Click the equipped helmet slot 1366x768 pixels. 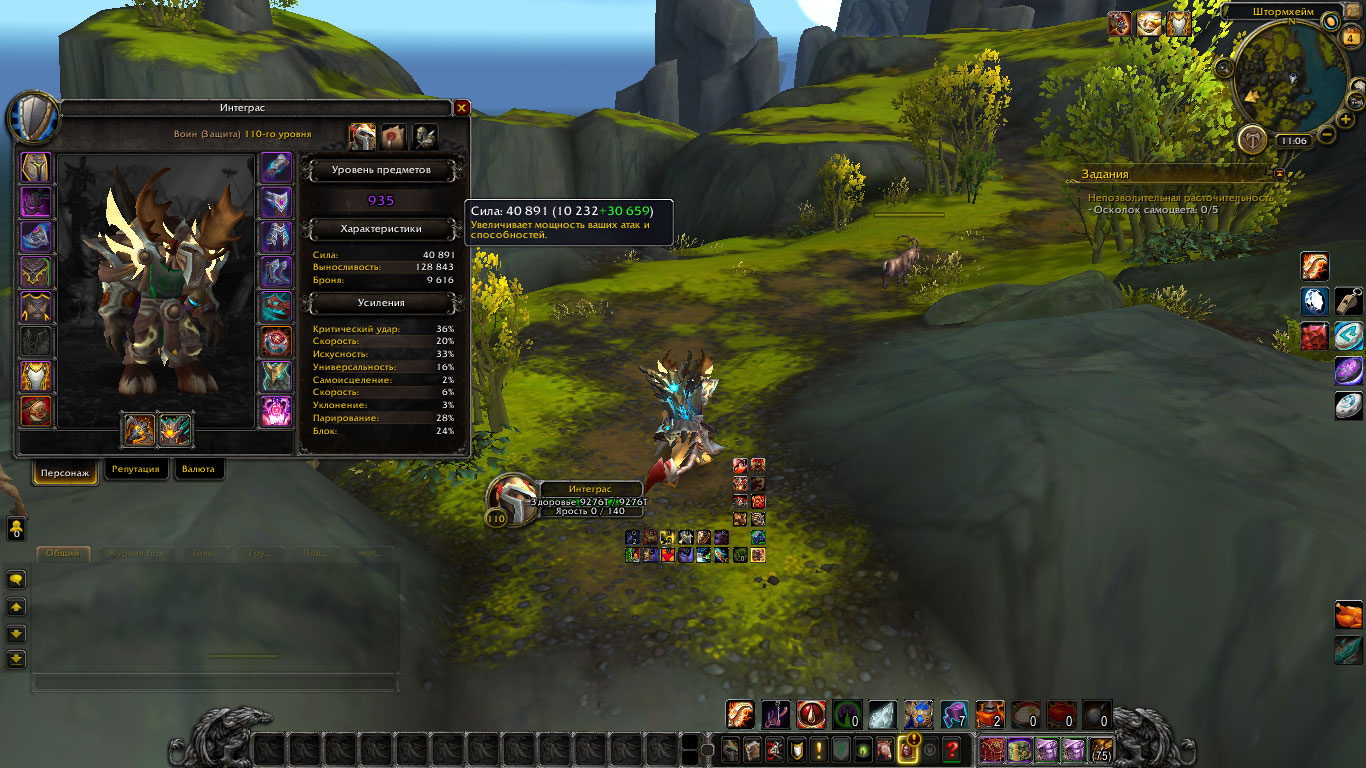pyautogui.click(x=36, y=167)
